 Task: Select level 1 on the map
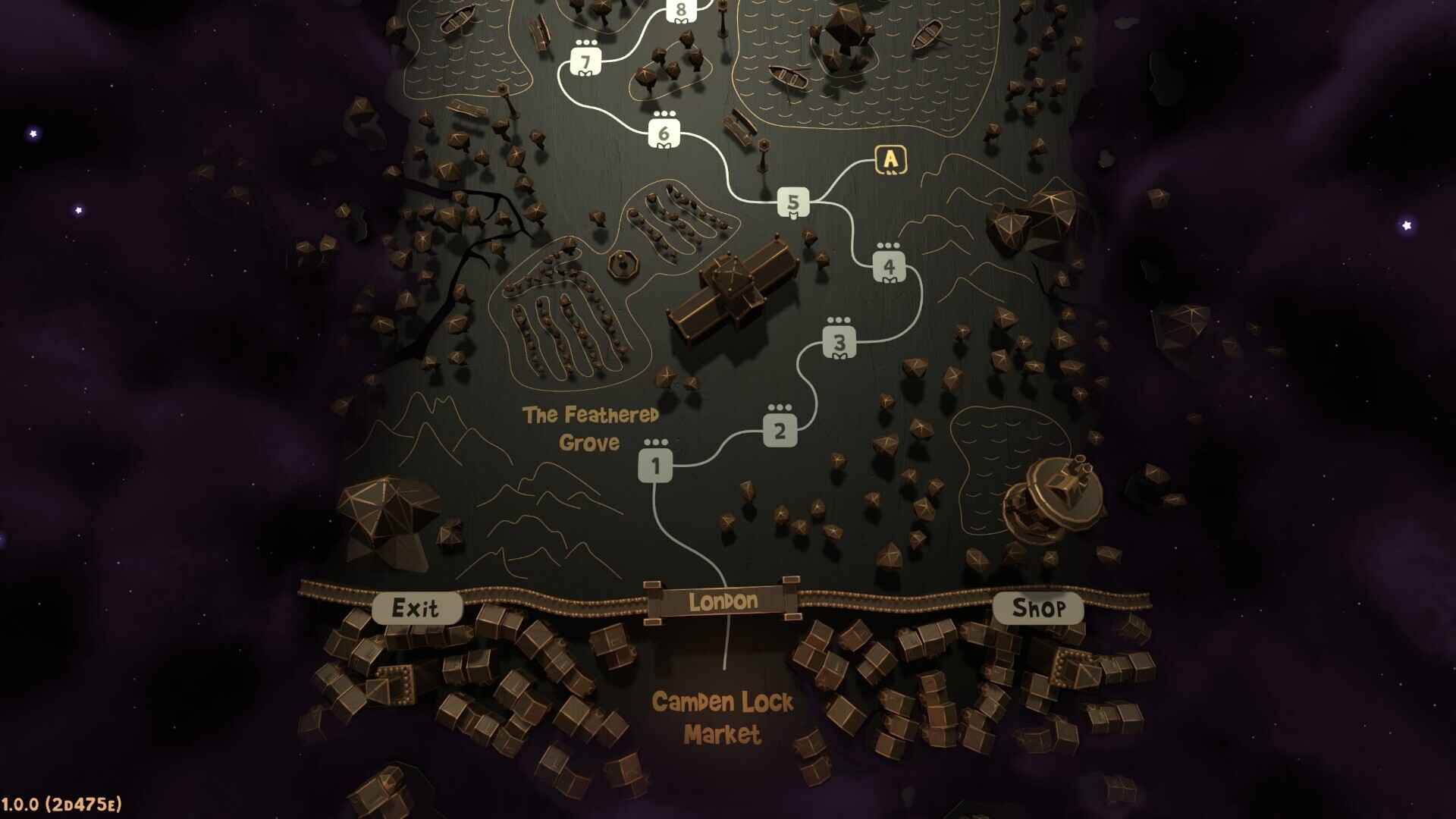654,466
